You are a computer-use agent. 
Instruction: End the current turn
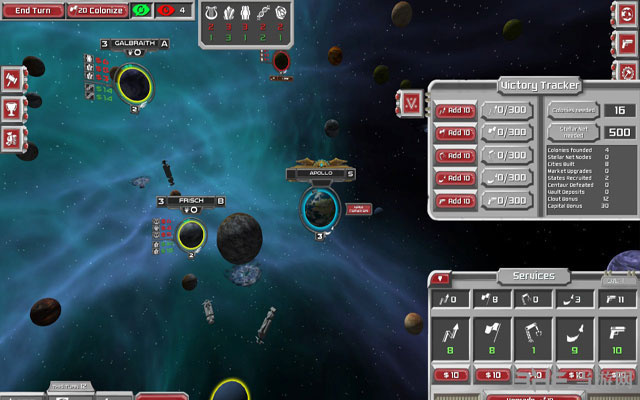click(33, 10)
